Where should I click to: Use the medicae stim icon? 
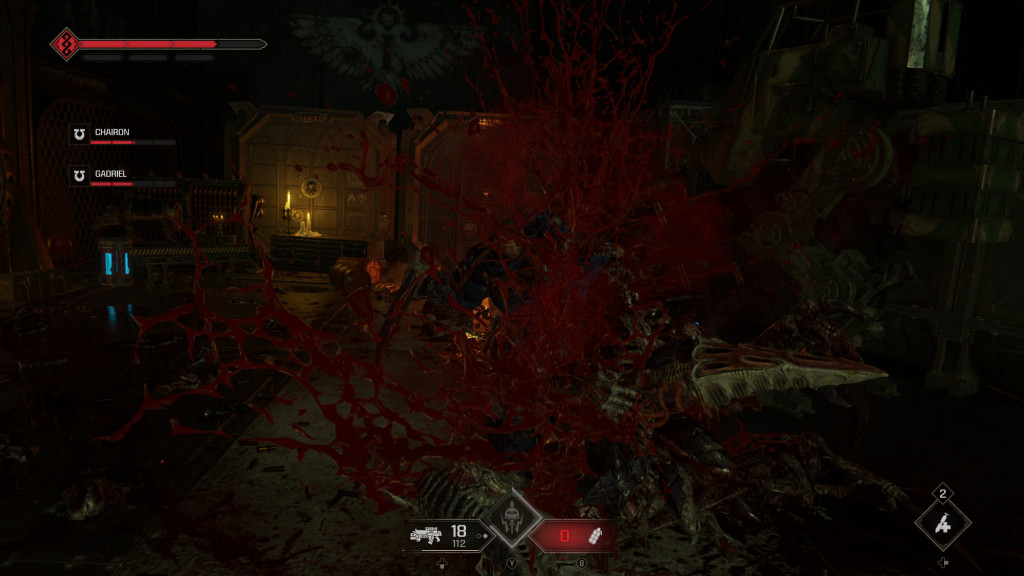pyautogui.click(x=942, y=524)
